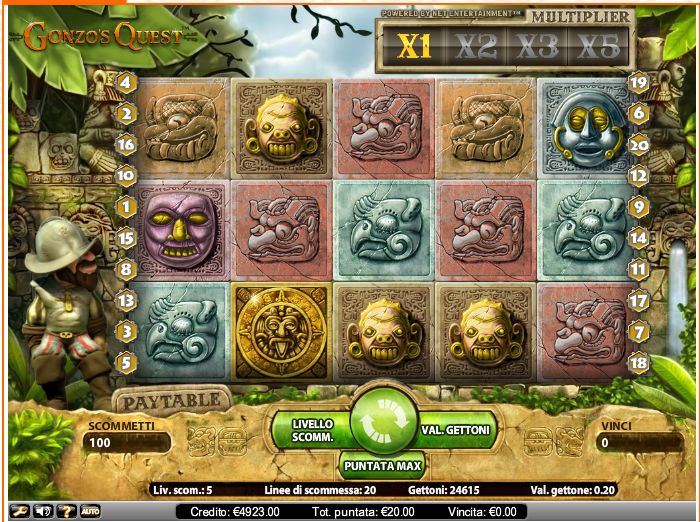Viewport: 700px width, 522px height.
Task: Select payline number 4 marker
Action: tap(126, 82)
